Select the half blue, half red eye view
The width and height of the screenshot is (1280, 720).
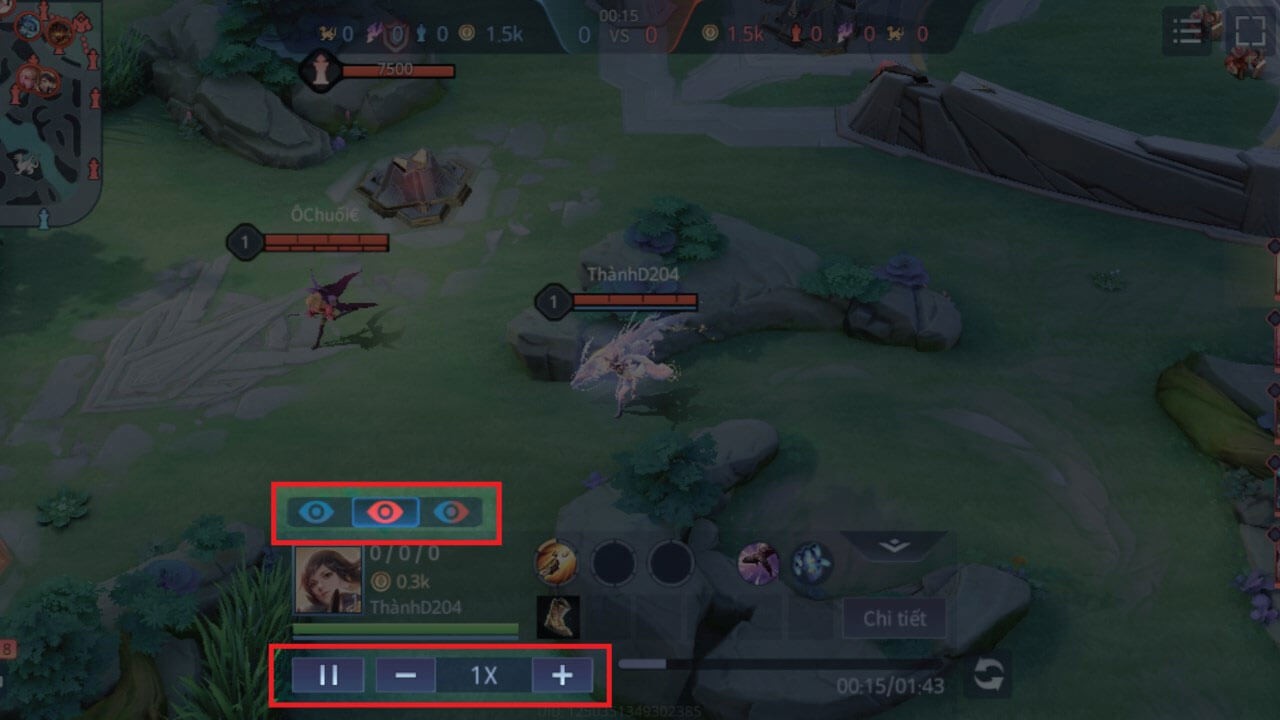pos(451,512)
